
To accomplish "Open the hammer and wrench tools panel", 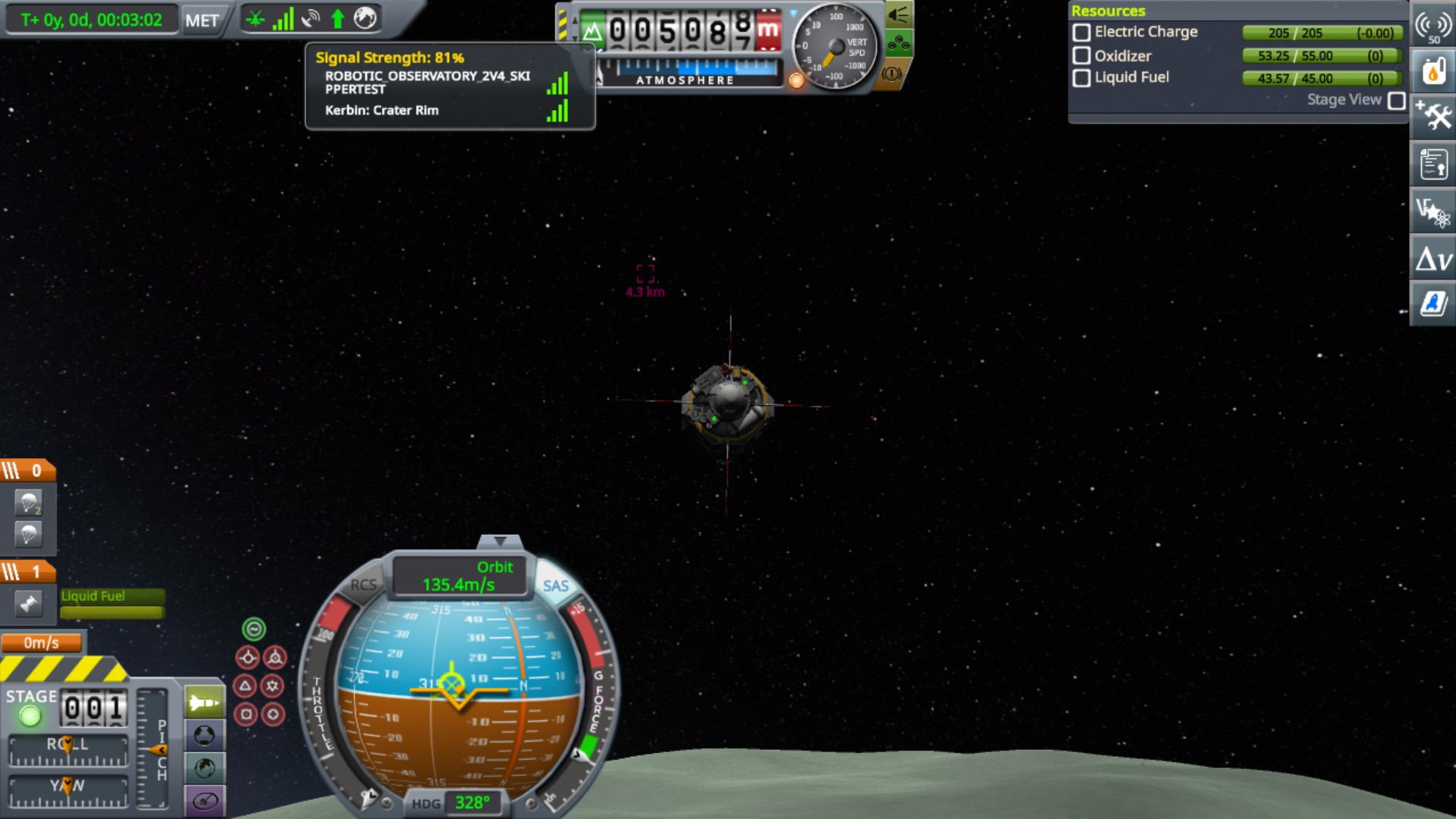I will click(1432, 116).
